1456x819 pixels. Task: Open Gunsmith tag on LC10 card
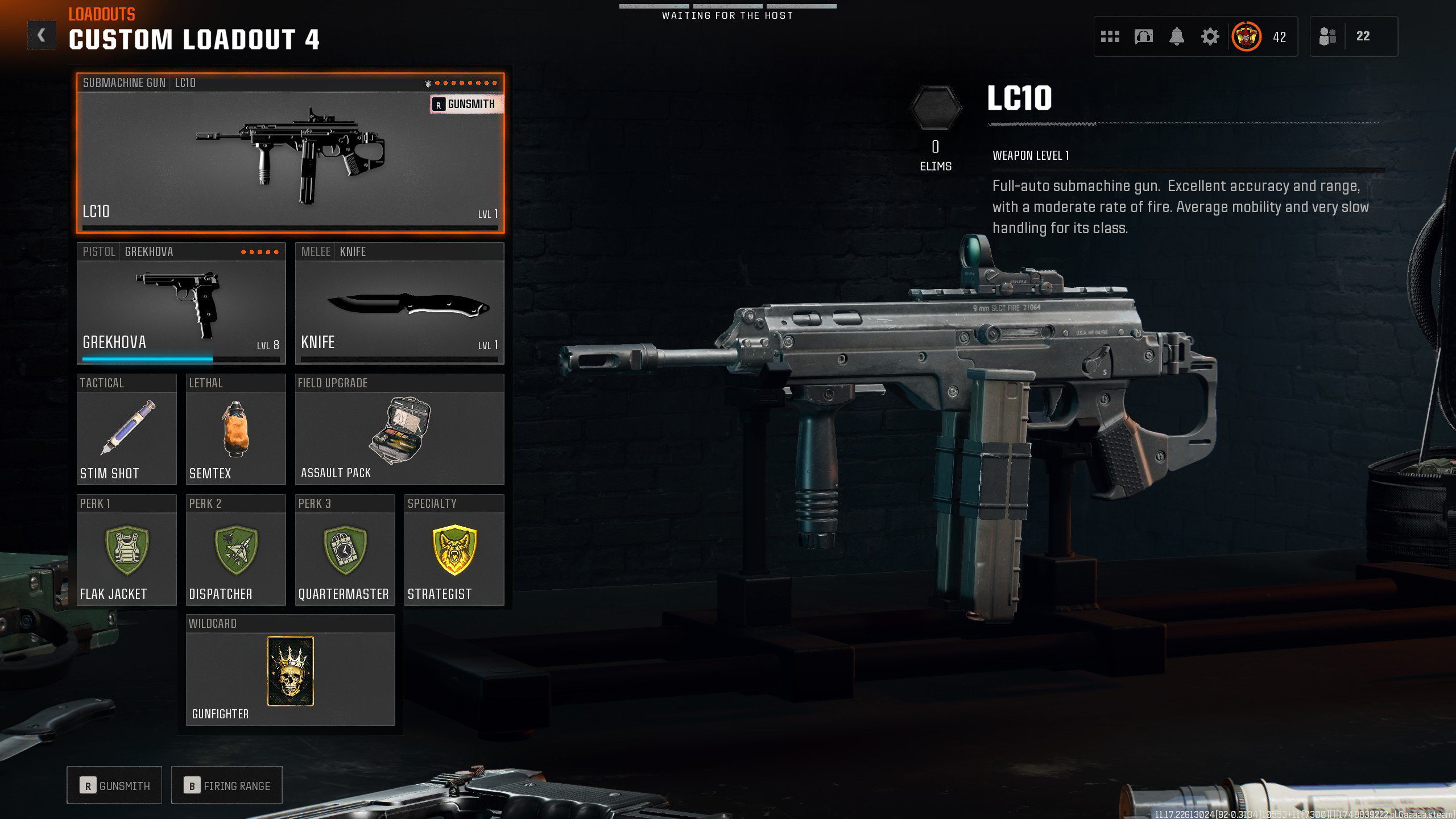[x=466, y=104]
